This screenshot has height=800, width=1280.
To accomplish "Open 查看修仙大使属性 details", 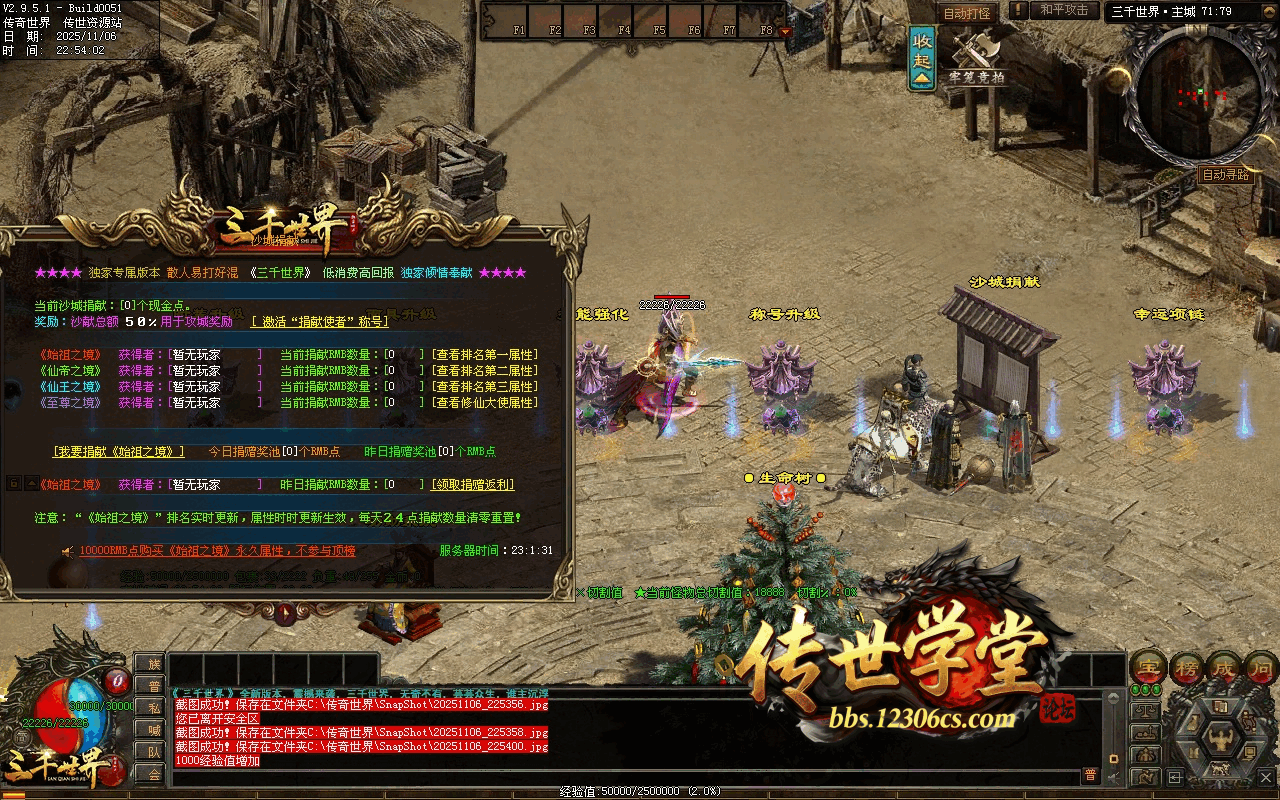I will click(485, 403).
